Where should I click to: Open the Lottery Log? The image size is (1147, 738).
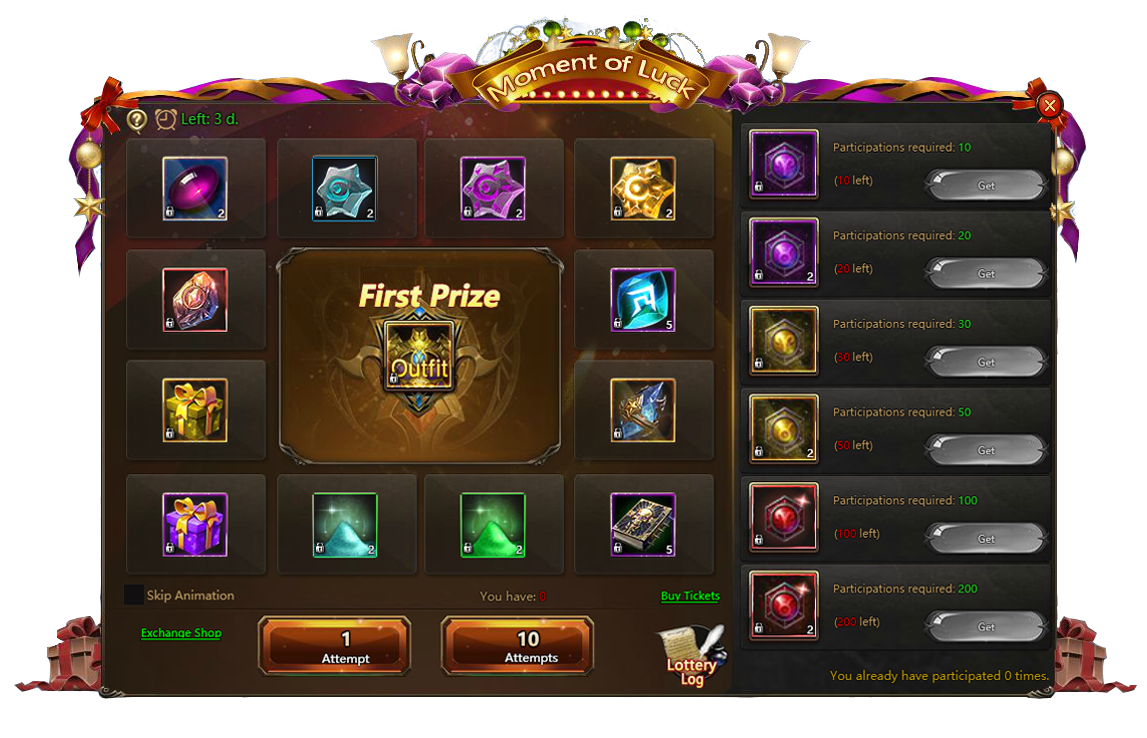(x=692, y=659)
